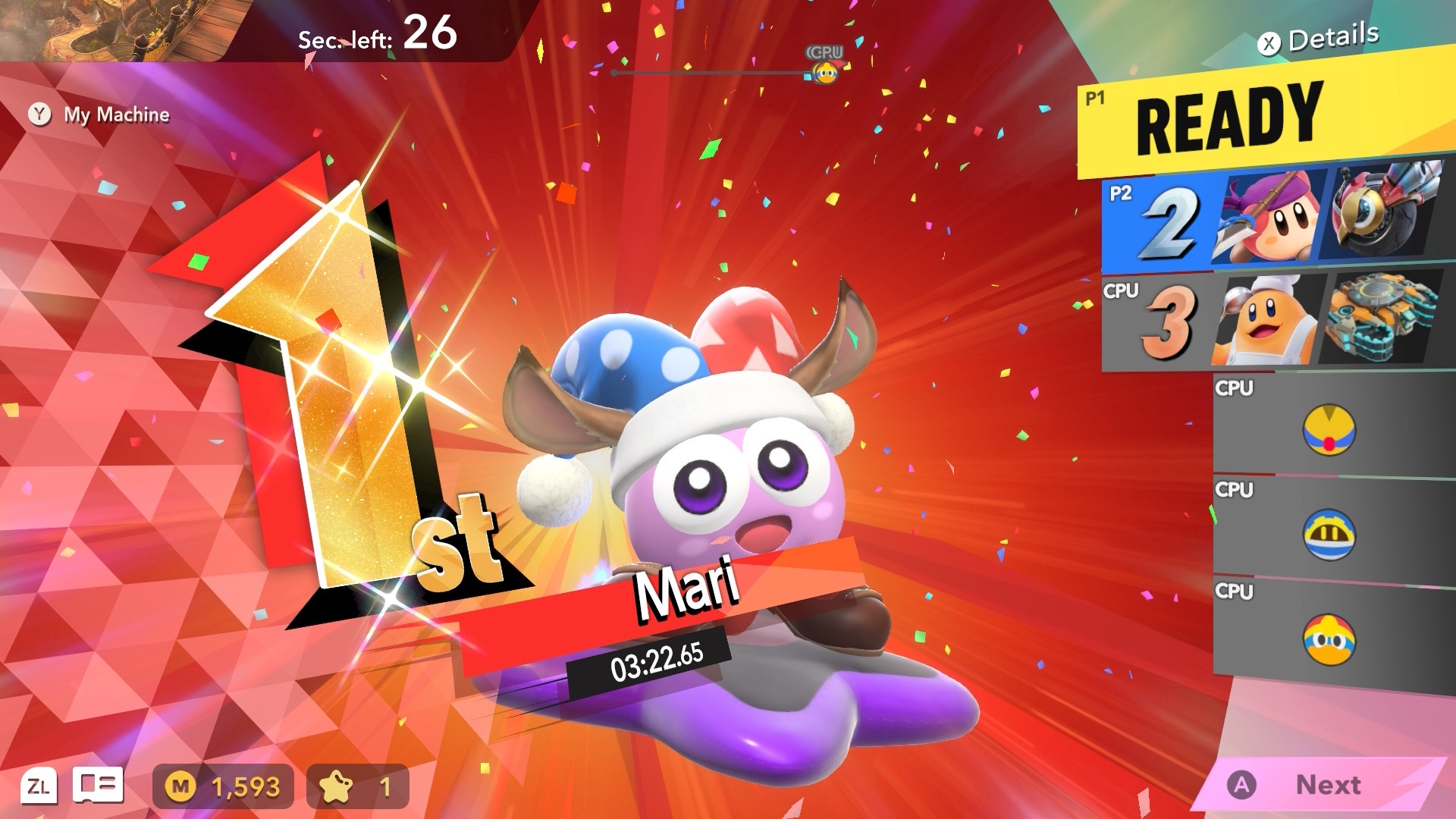This screenshot has height=819, width=1456.
Task: Click the stage thumbnail image
Action: pyautogui.click(x=121, y=29)
